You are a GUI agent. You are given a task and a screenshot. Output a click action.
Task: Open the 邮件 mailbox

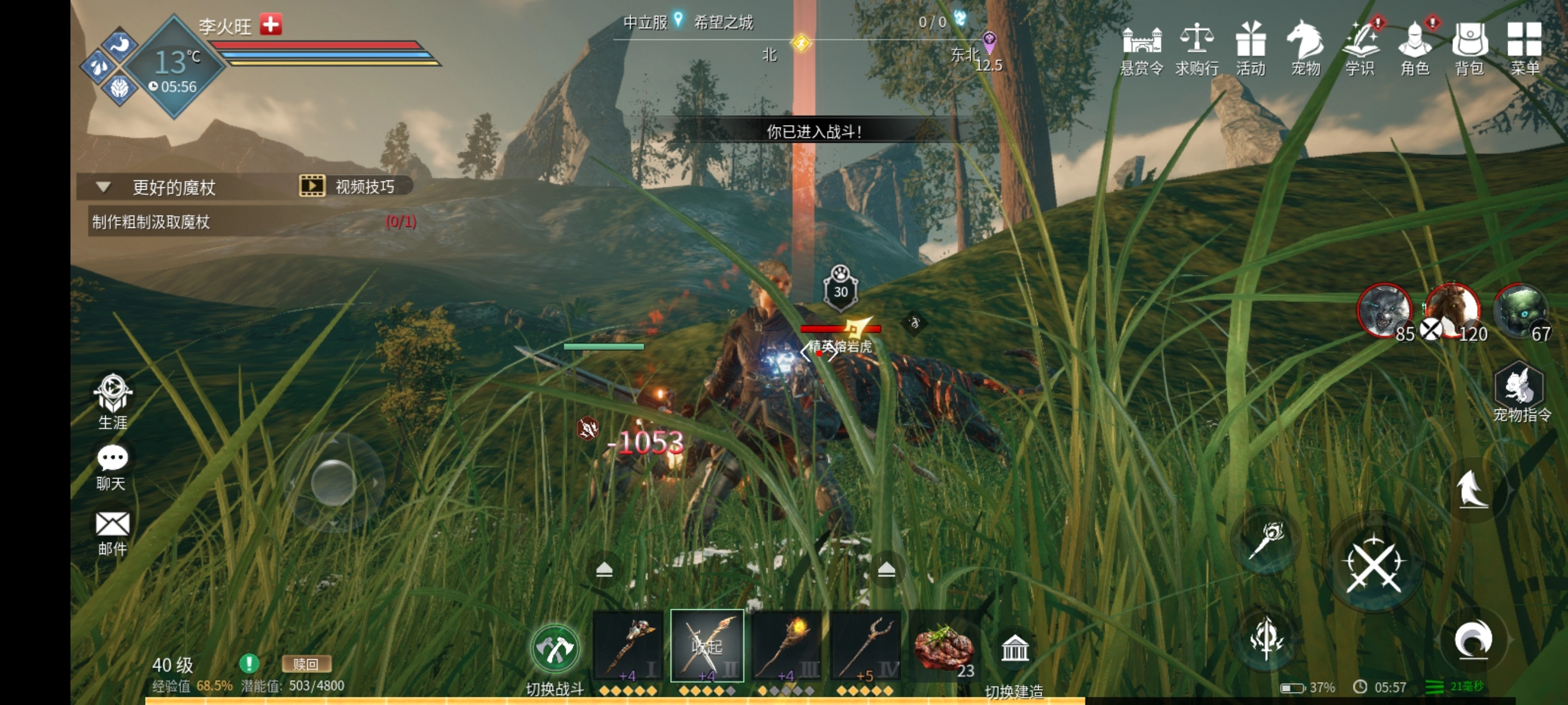113,532
